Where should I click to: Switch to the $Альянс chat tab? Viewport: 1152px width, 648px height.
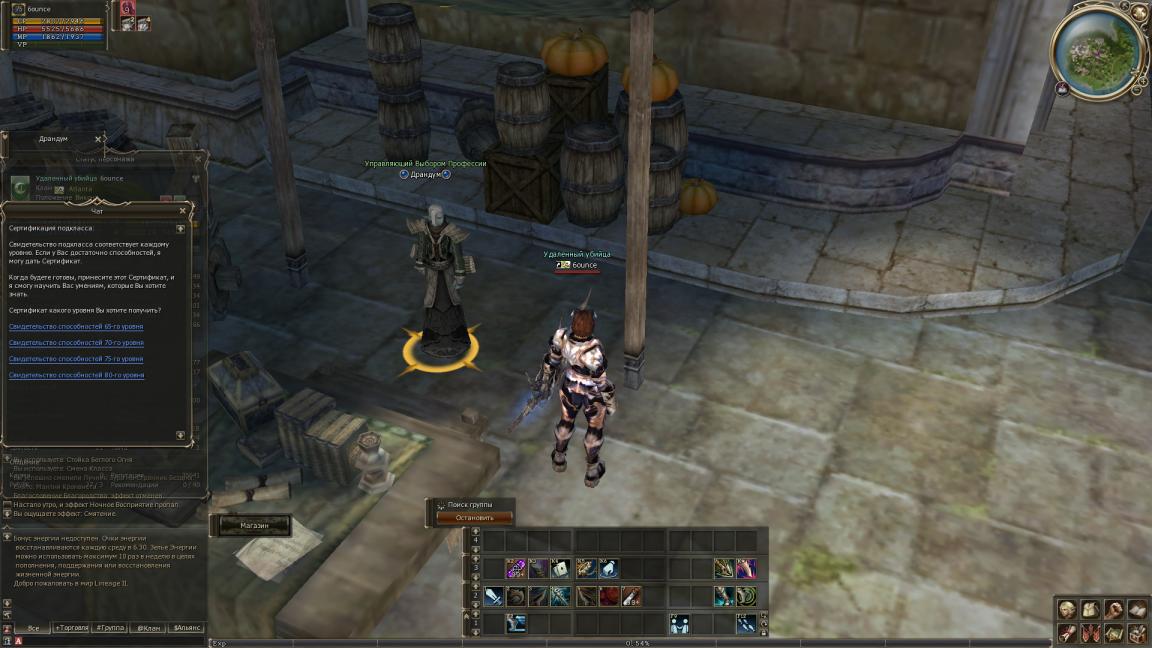(x=187, y=628)
